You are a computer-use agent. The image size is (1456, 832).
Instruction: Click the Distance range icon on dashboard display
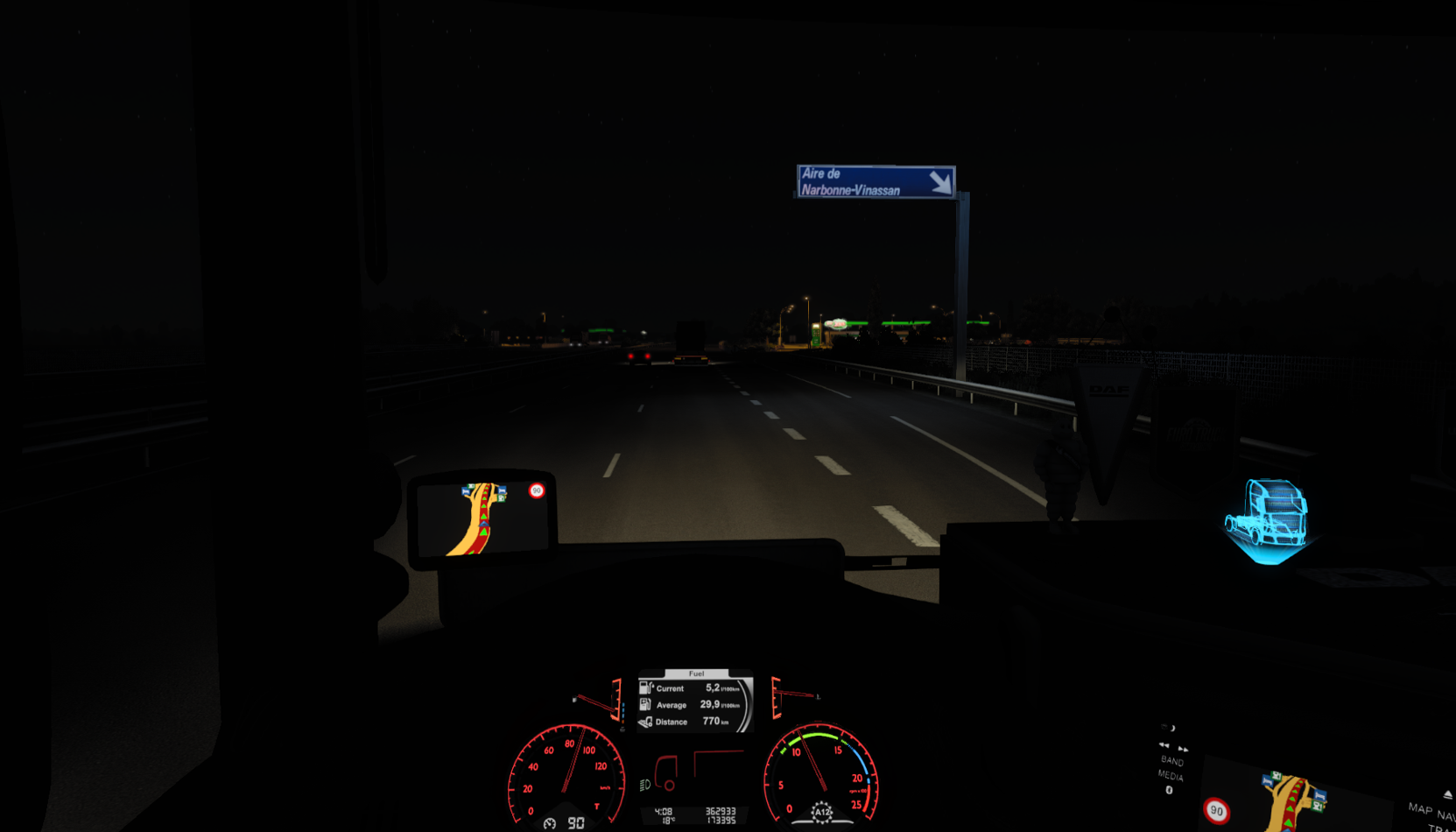tap(644, 722)
